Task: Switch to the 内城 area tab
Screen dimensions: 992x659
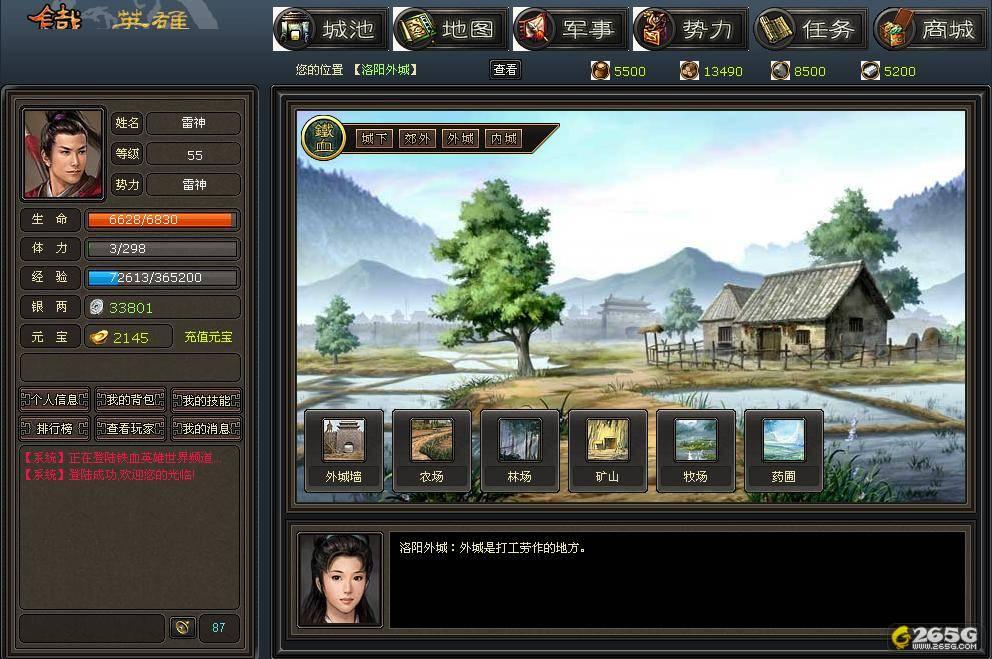Action: point(504,139)
